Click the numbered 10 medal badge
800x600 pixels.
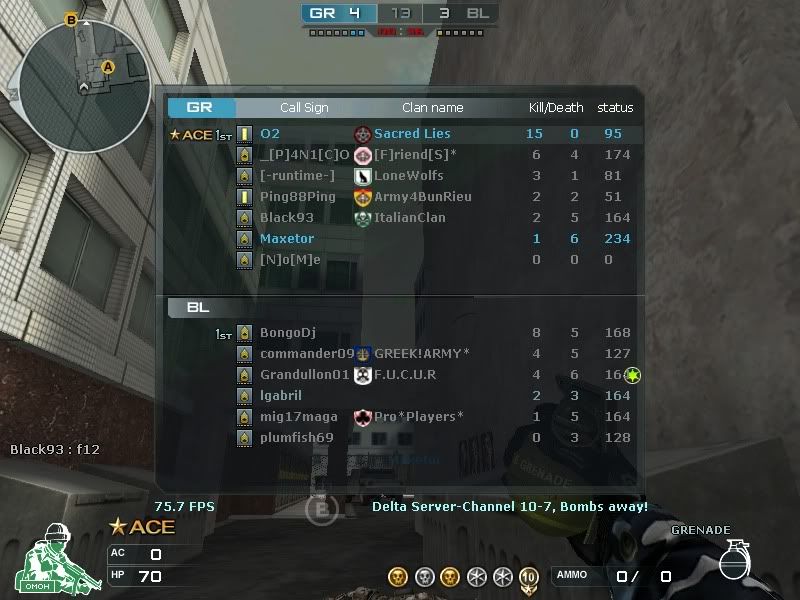point(528,576)
